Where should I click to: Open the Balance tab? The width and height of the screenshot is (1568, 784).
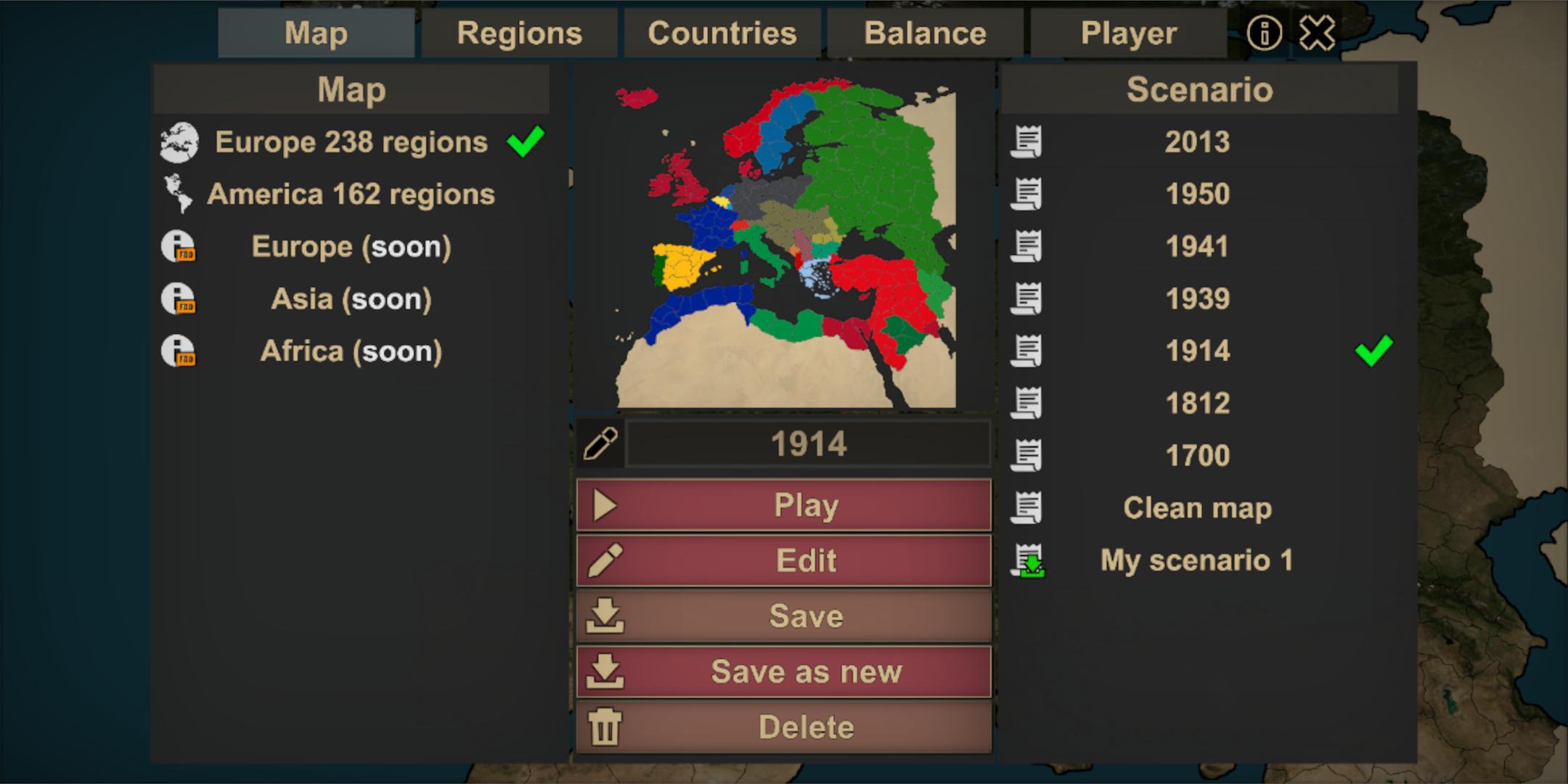925,32
